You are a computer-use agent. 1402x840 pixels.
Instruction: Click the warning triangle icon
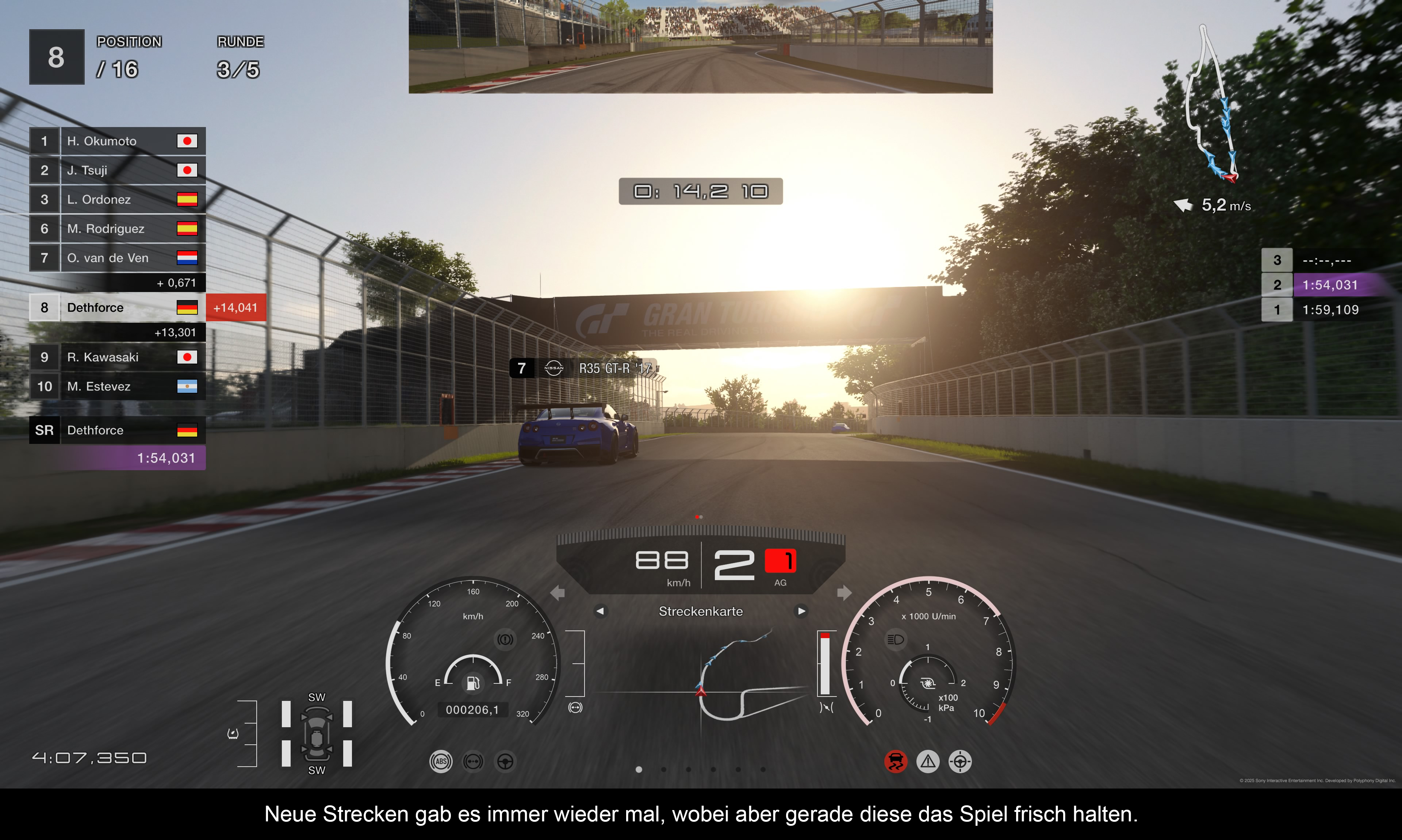click(x=928, y=761)
